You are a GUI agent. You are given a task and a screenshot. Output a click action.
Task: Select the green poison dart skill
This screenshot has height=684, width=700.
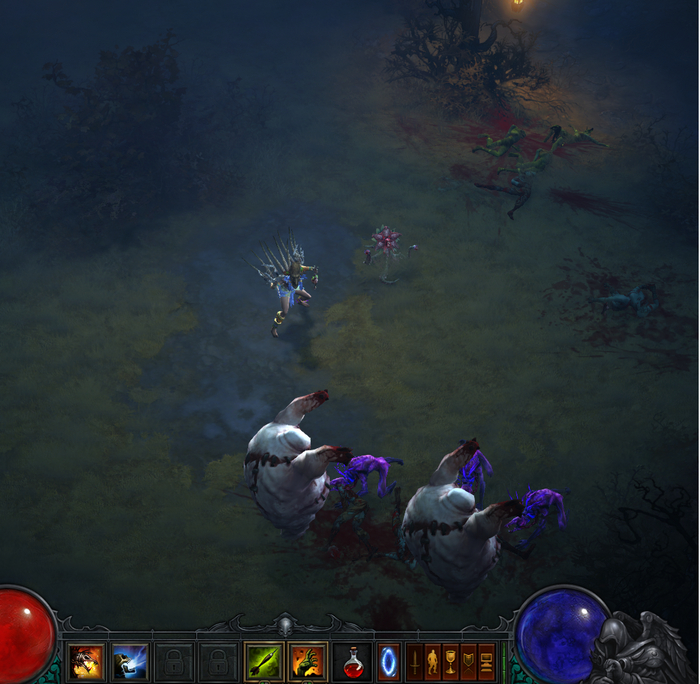263,661
